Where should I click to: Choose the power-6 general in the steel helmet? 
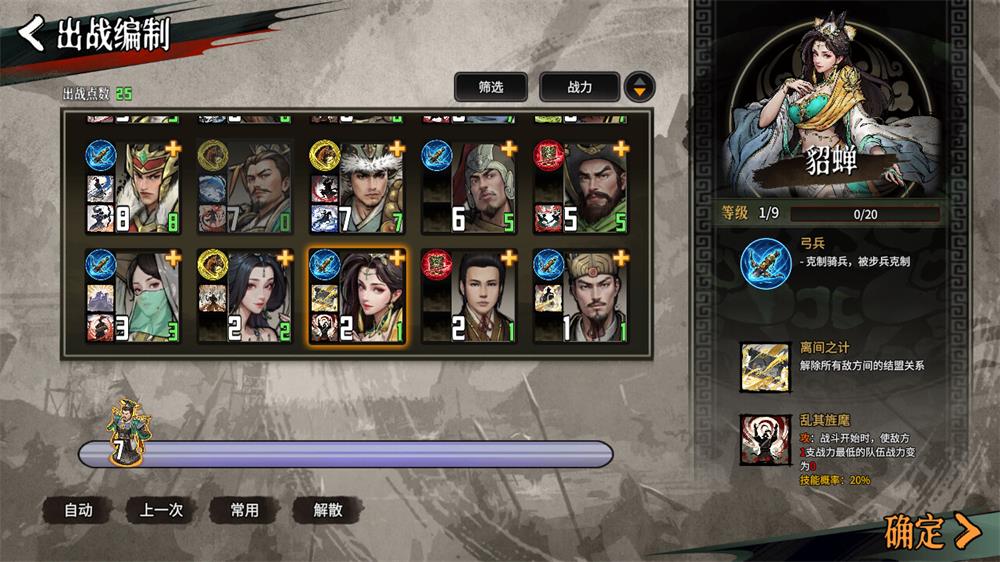(469, 187)
